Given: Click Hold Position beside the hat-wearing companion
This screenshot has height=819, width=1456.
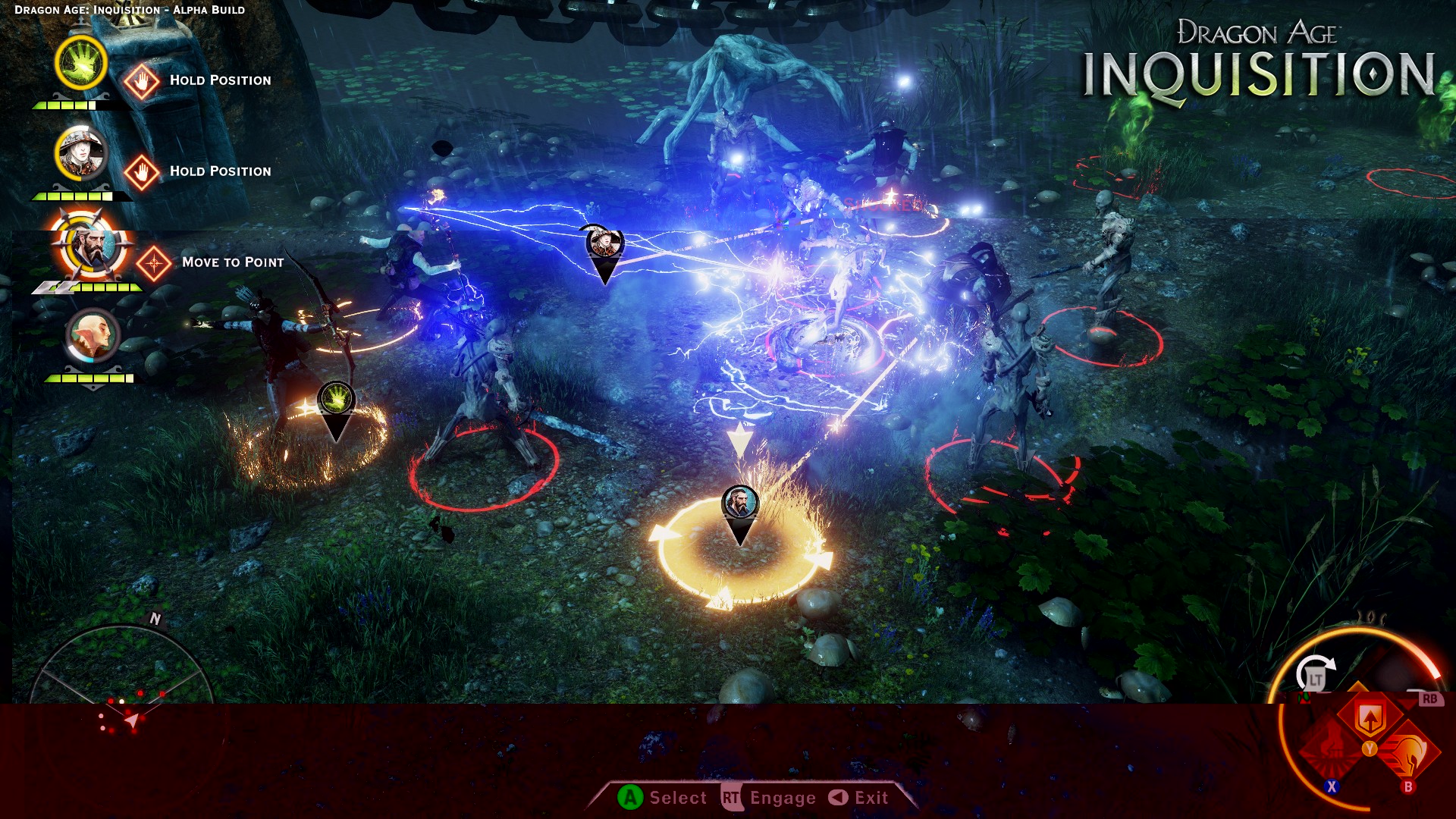Looking at the screenshot, I should tap(142, 172).
